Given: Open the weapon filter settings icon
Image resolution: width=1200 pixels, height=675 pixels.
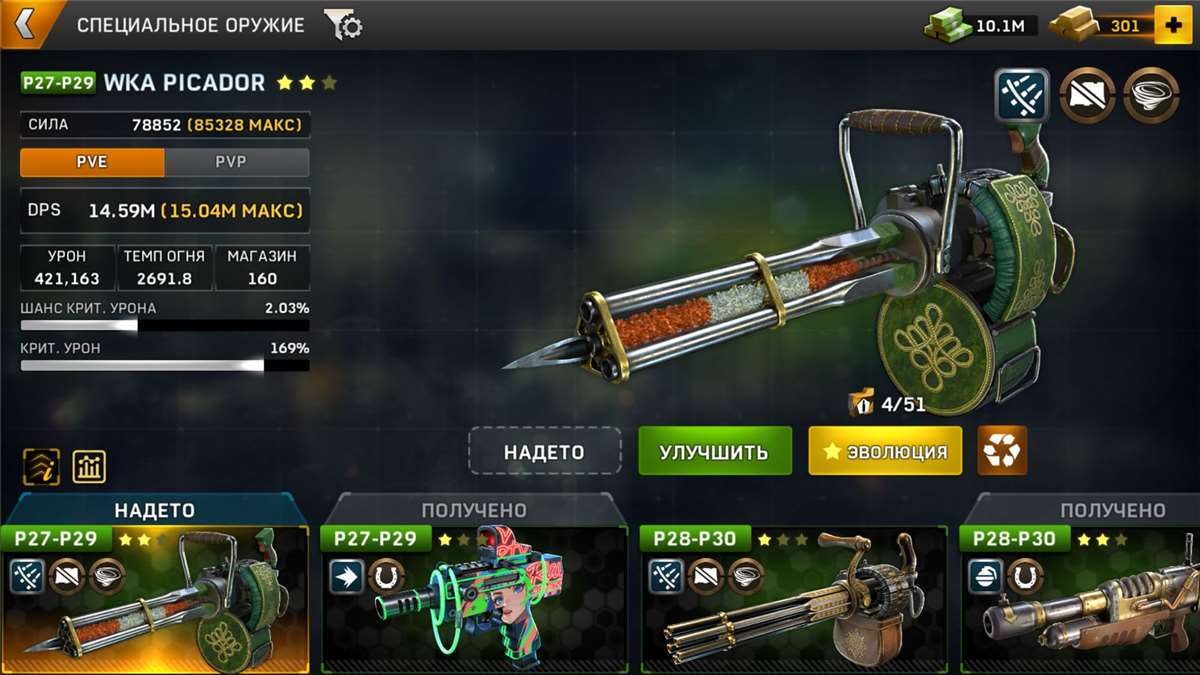Looking at the screenshot, I should click(343, 26).
